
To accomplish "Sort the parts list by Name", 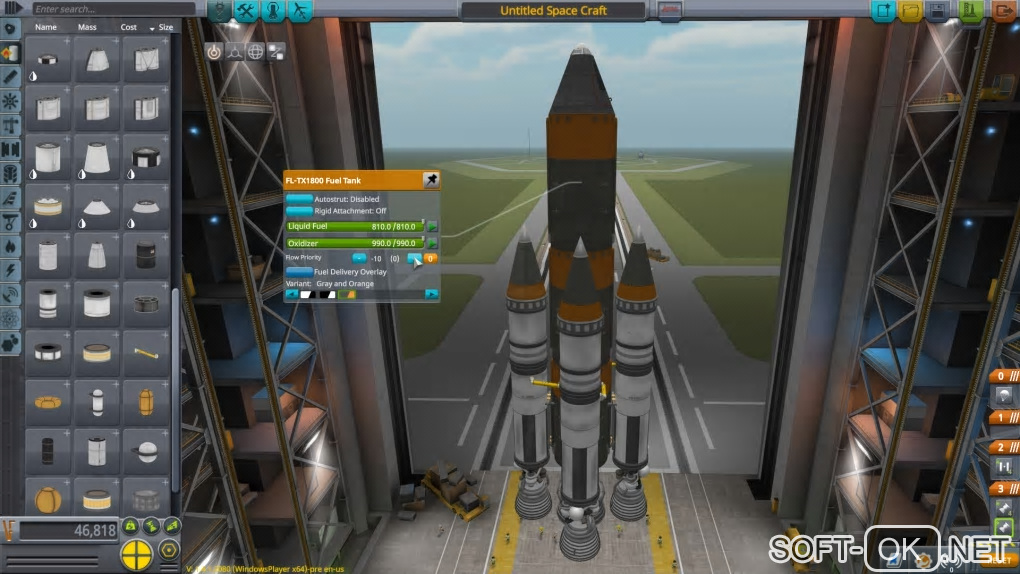I will pos(46,27).
